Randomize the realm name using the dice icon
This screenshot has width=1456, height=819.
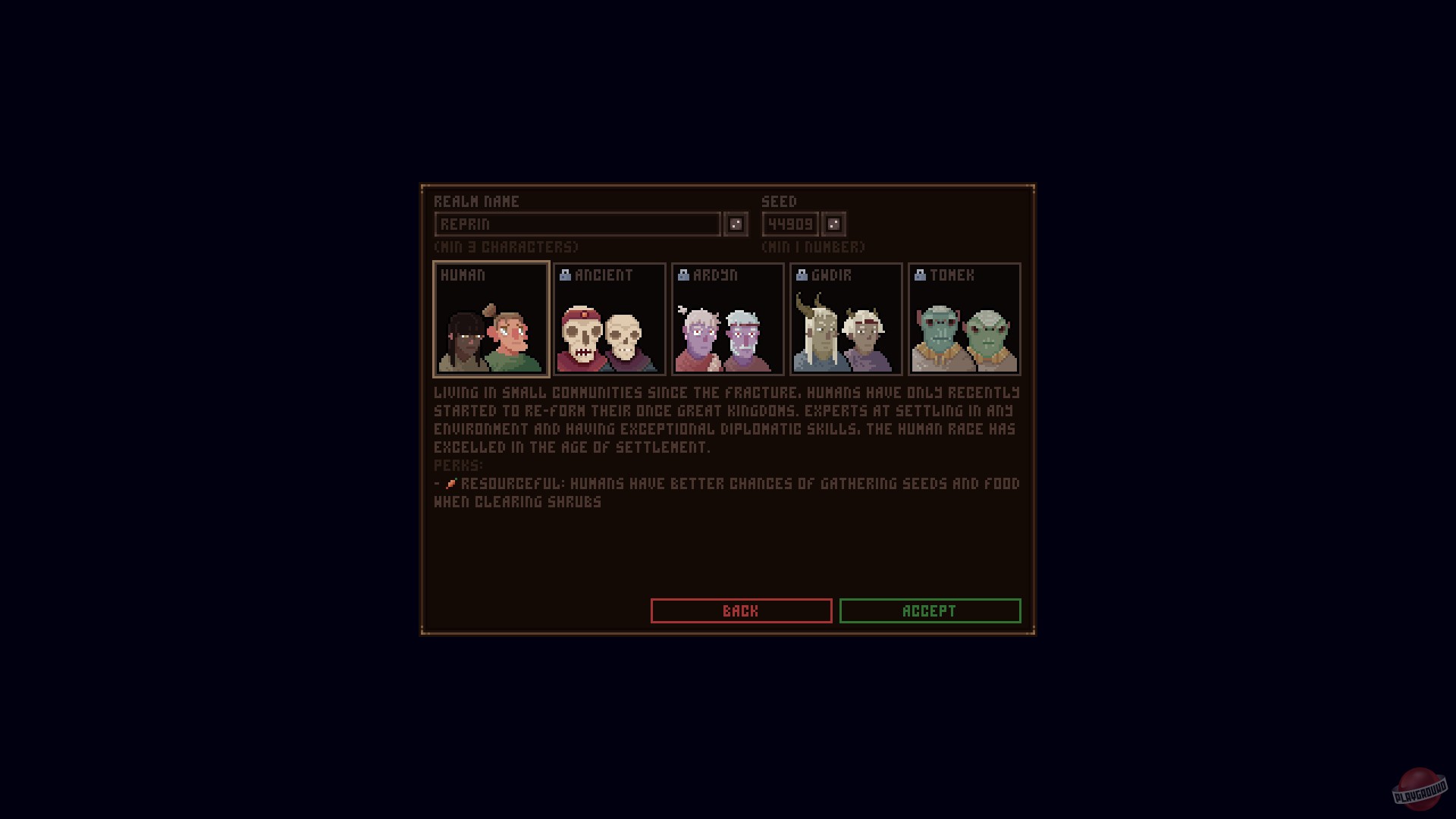(x=734, y=224)
